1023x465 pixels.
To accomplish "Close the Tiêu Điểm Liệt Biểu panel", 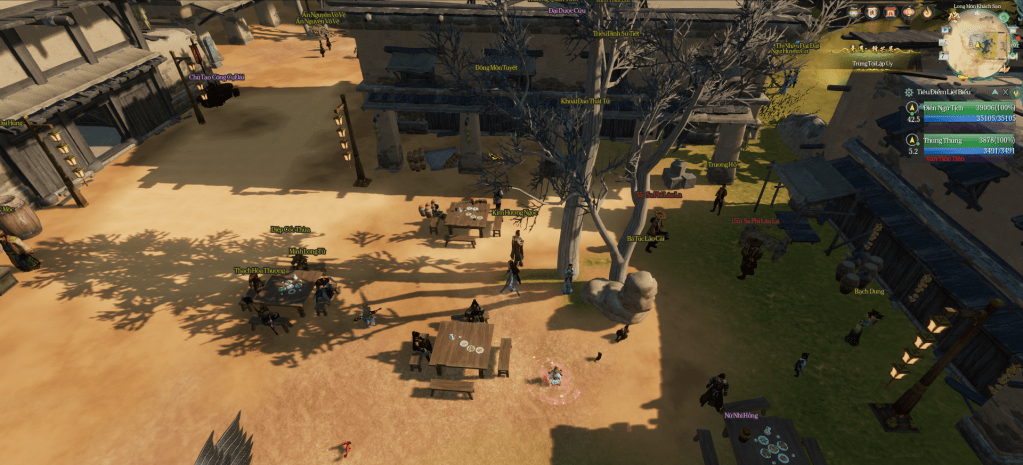I will coord(1005,92).
